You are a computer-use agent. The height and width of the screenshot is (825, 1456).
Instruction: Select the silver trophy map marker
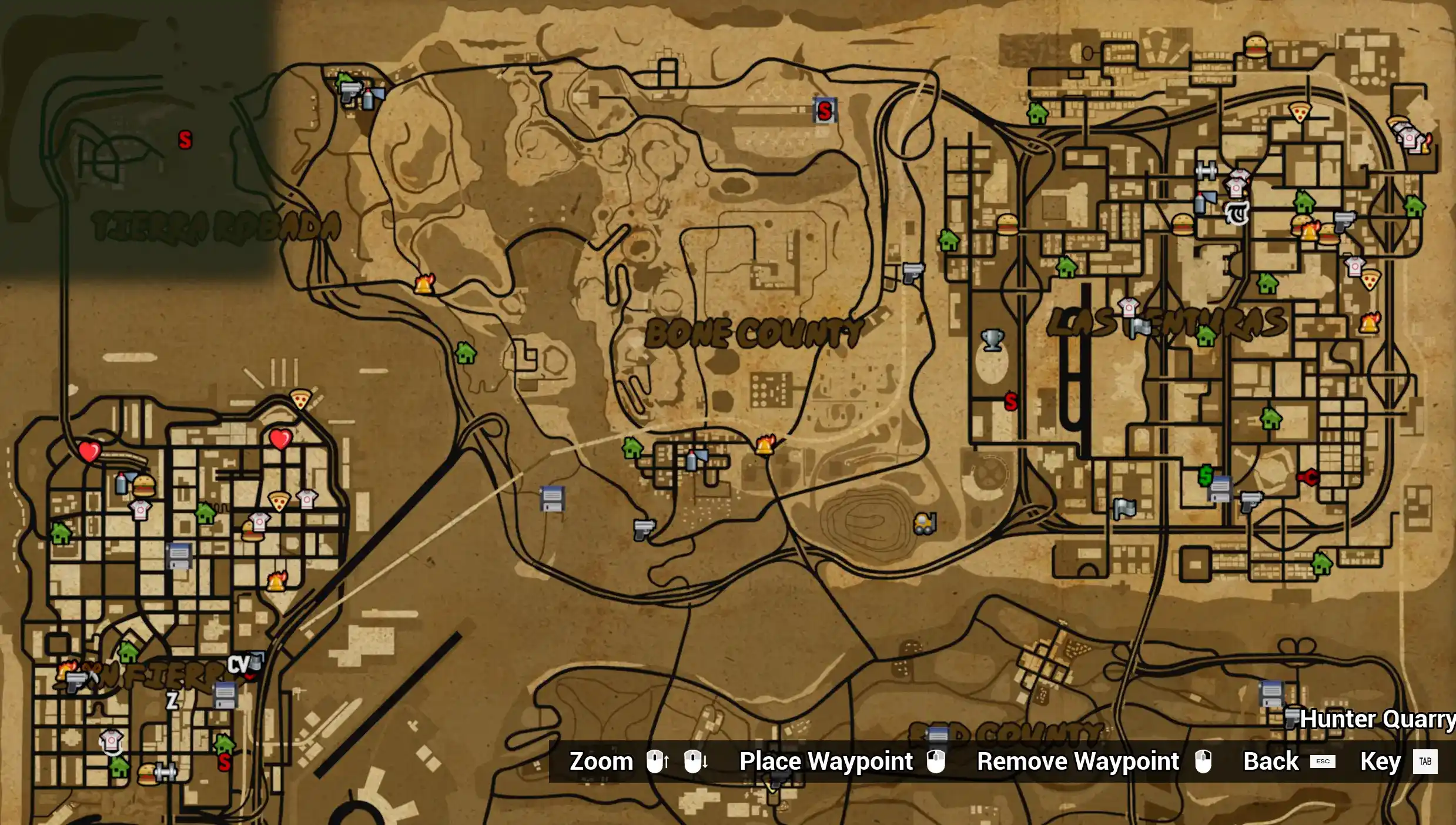992,340
